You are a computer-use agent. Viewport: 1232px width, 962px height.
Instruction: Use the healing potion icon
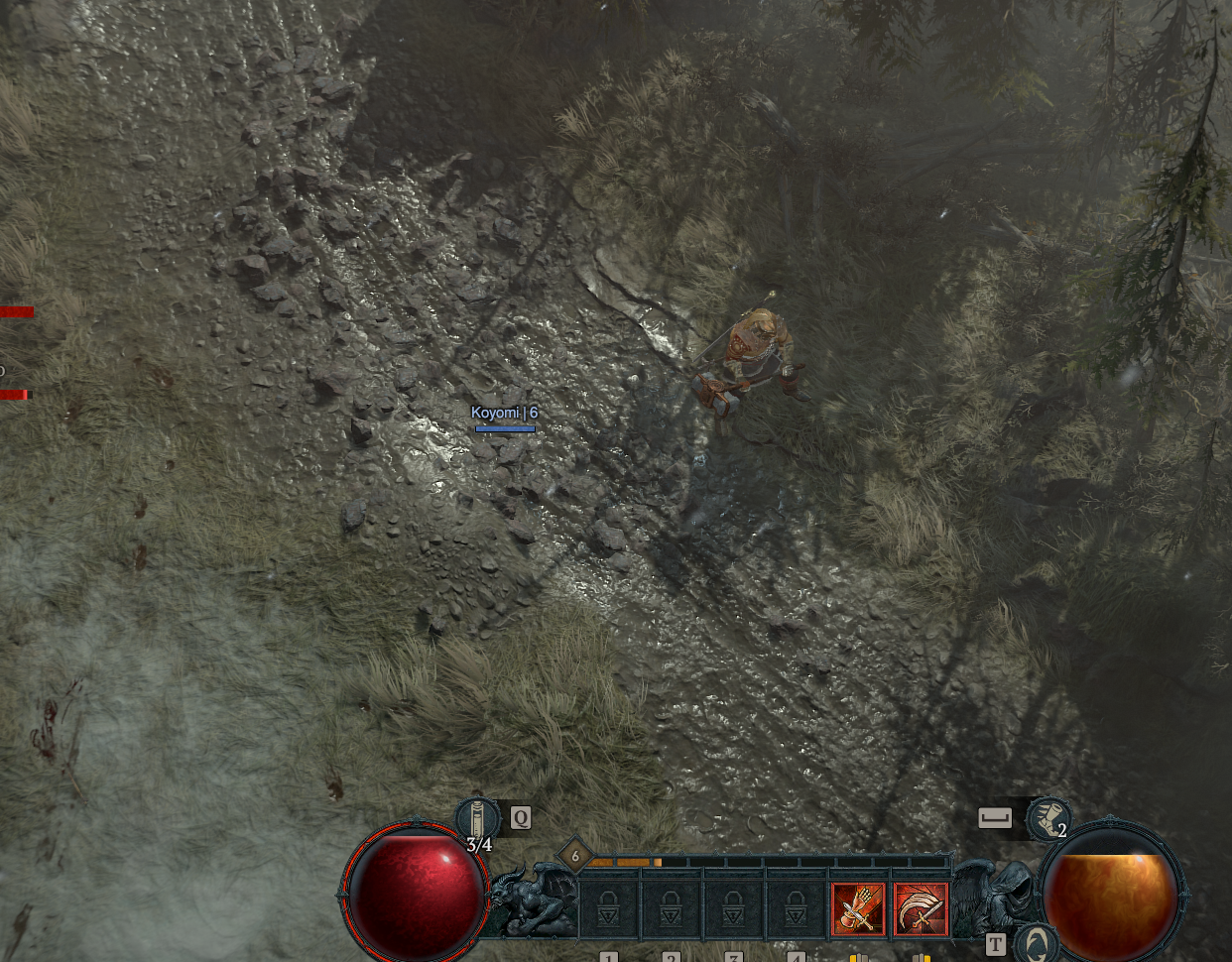pyautogui.click(x=477, y=819)
